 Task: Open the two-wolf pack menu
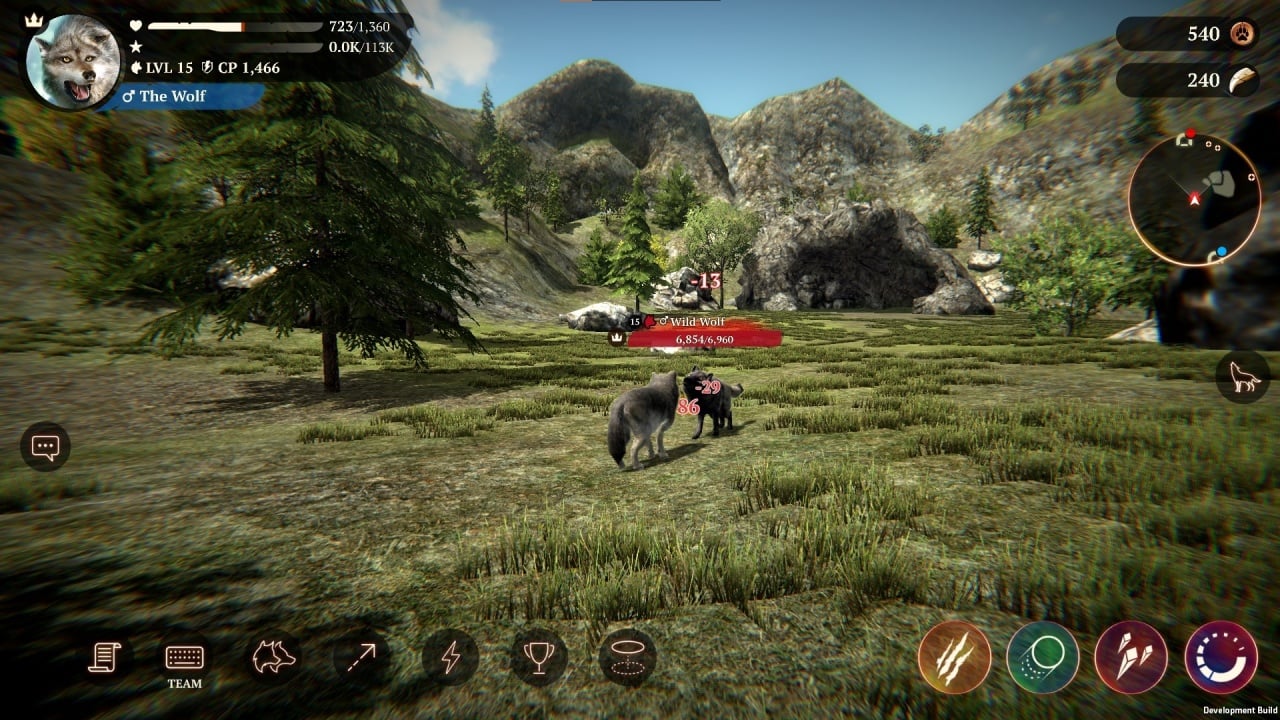[x=274, y=657]
